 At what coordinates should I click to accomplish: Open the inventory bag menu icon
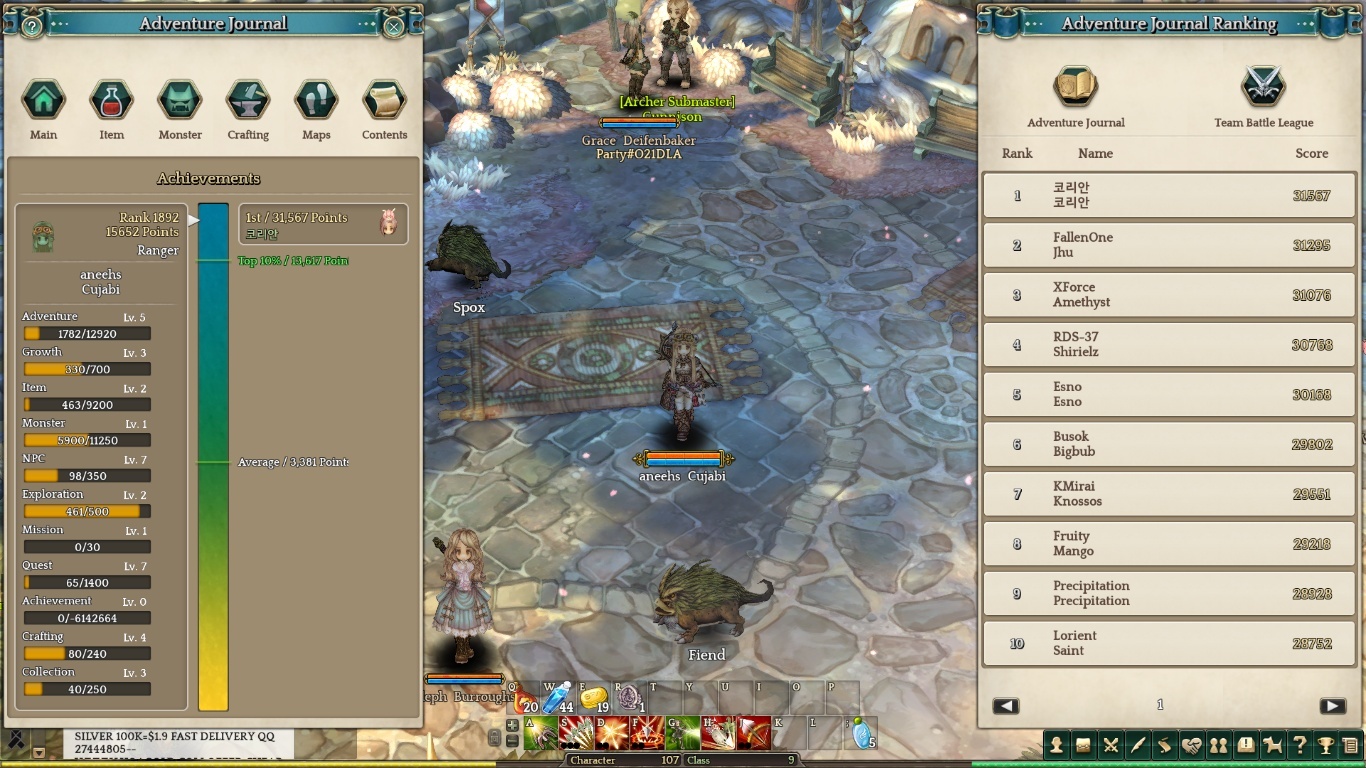(x=1083, y=745)
